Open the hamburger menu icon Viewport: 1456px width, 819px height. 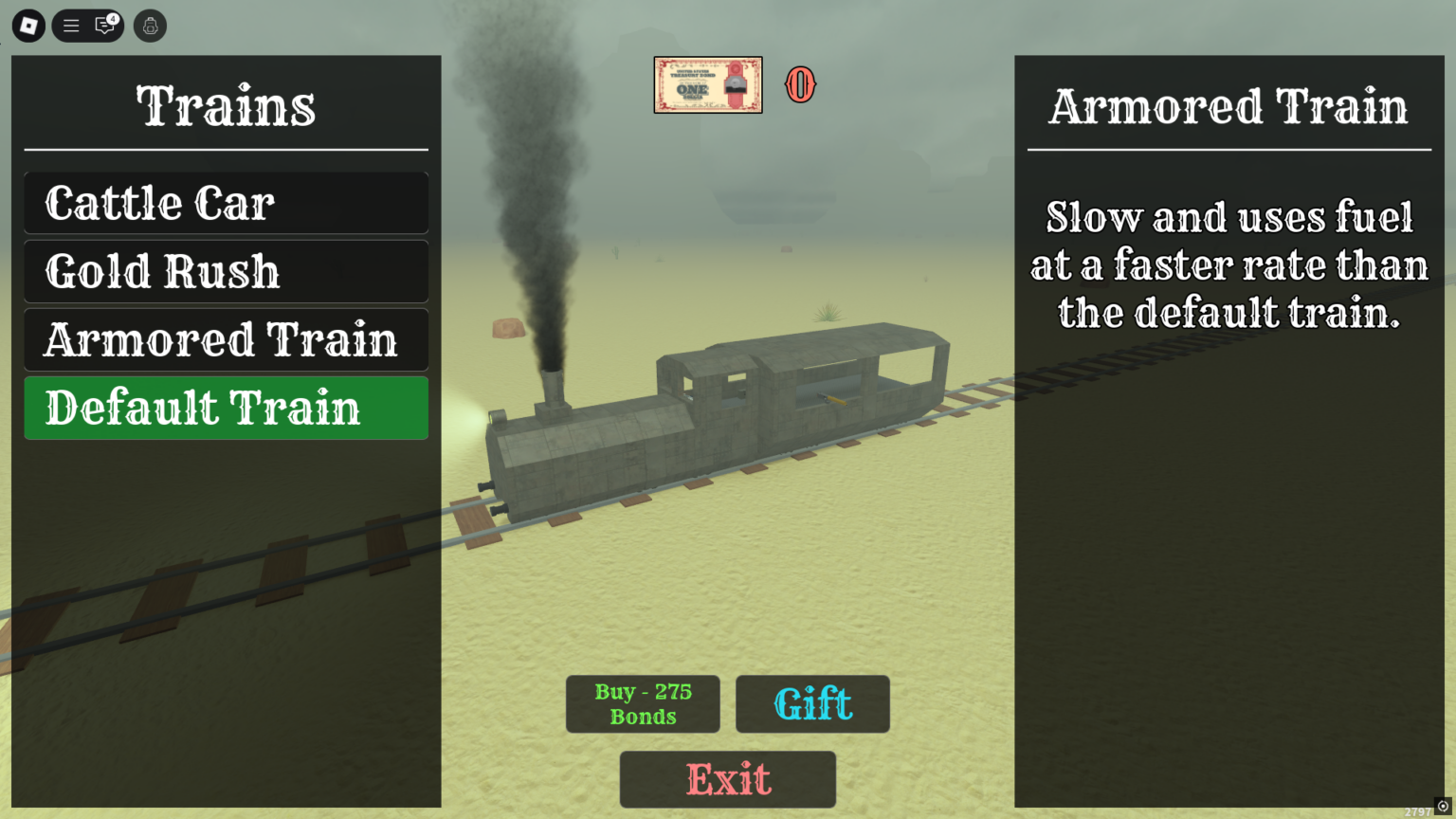(x=70, y=26)
